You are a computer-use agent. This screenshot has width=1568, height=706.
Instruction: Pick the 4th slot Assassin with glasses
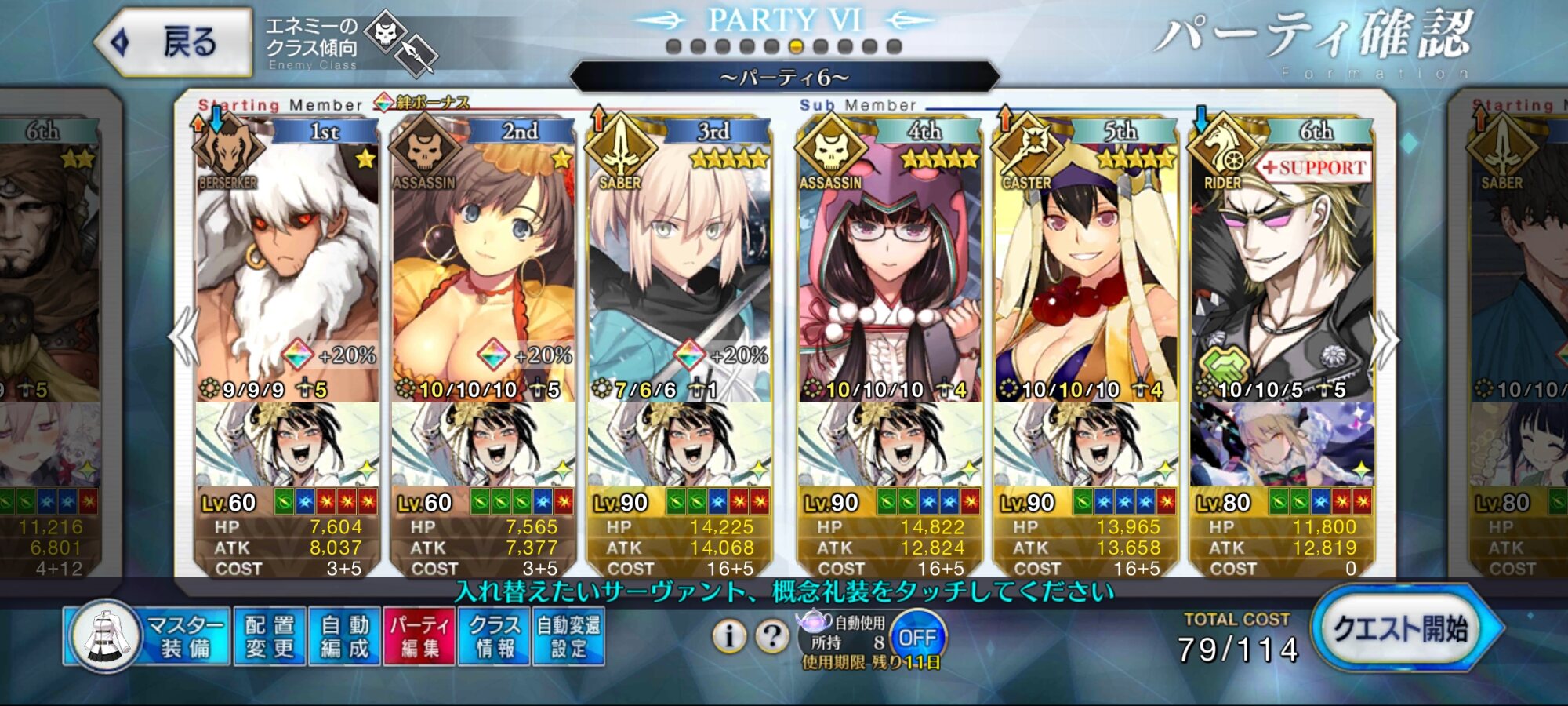(x=889, y=267)
